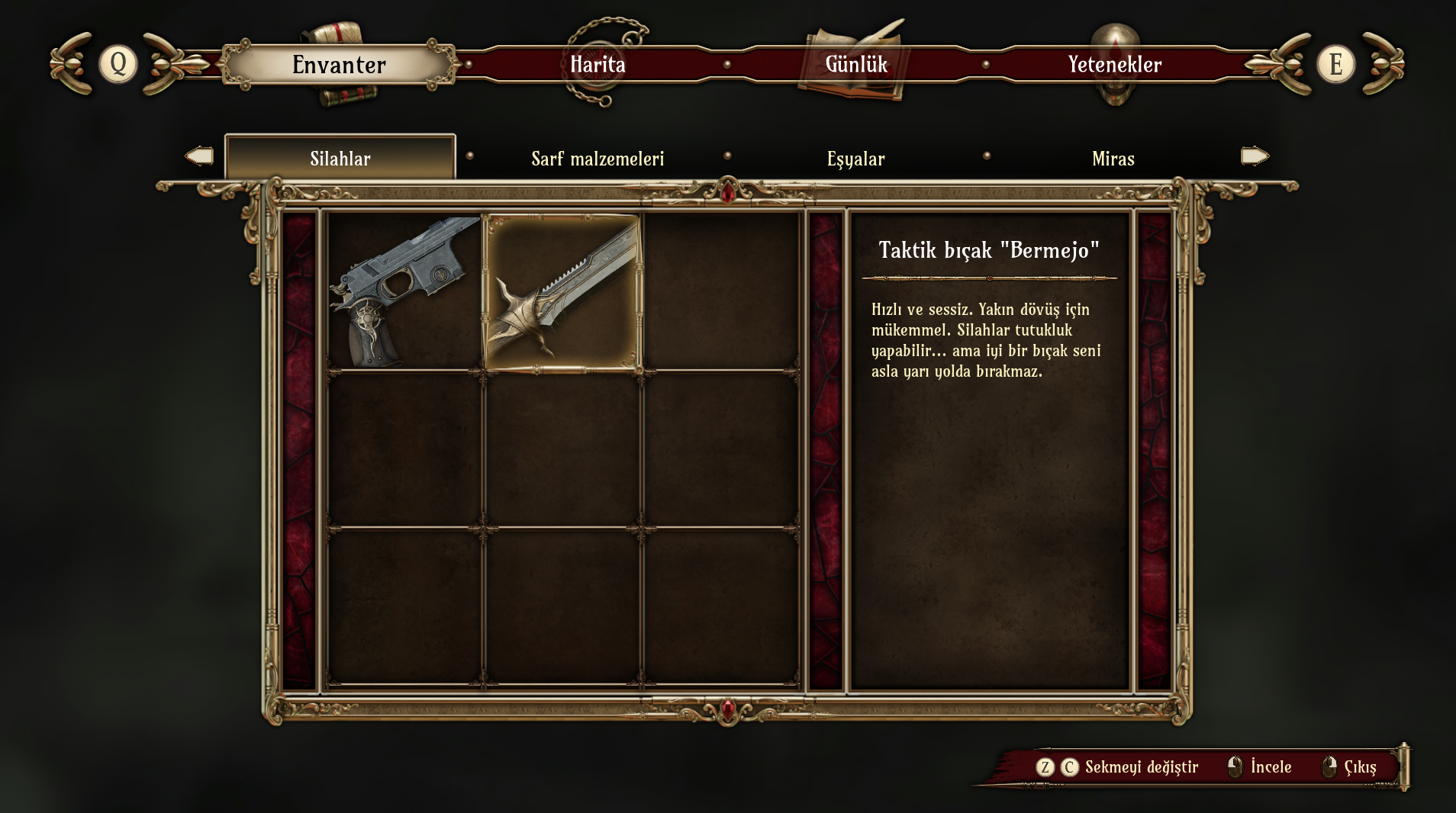Select the pistol weapon slot
Viewport: 1456px width, 813px height.
(x=404, y=292)
